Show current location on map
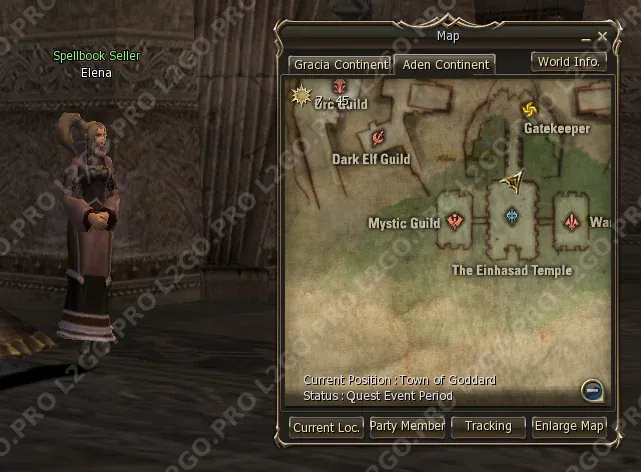Screen dimensions: 641x472 pyautogui.click(x=326, y=427)
